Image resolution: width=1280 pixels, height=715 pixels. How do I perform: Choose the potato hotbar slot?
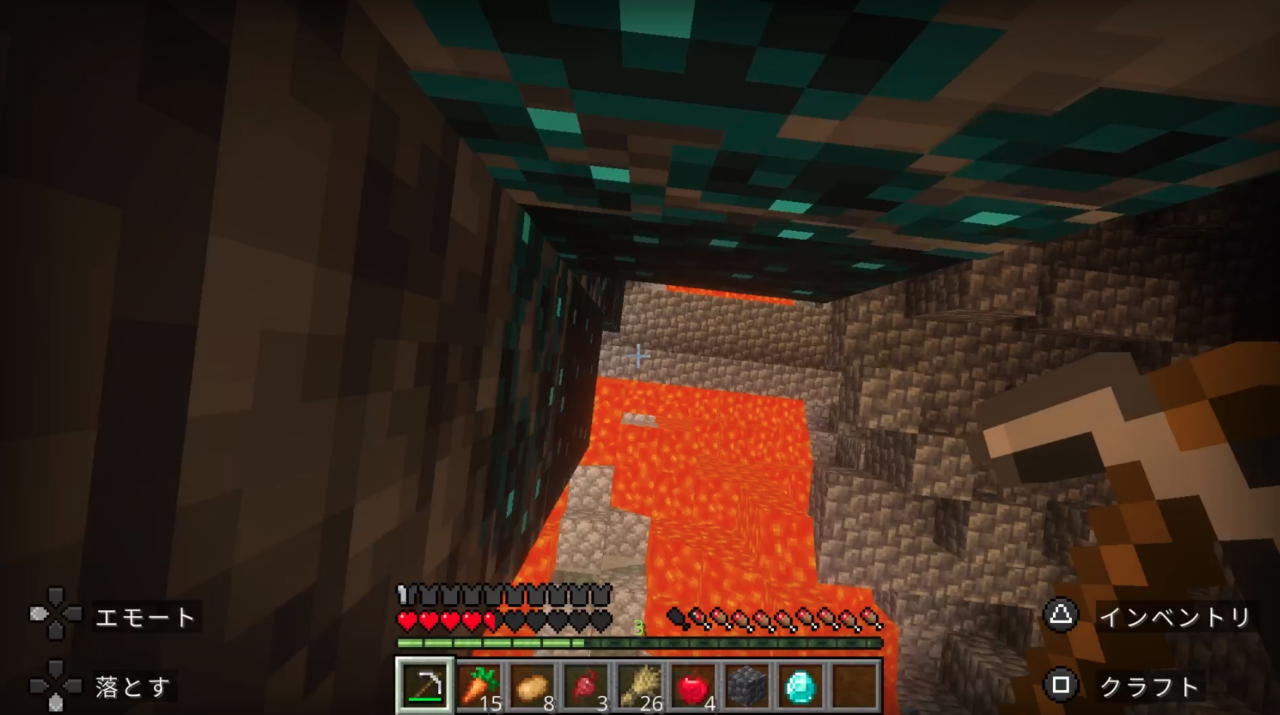(x=533, y=685)
